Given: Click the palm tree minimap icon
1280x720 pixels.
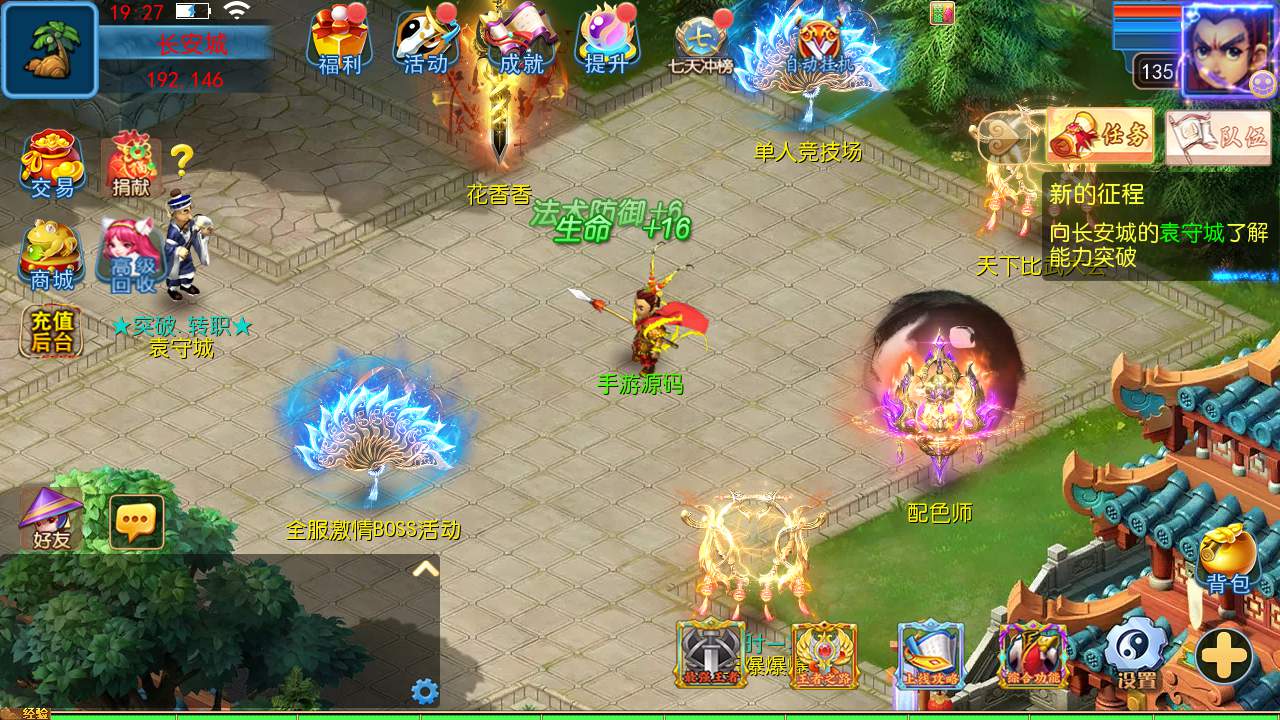Looking at the screenshot, I should tap(50, 50).
